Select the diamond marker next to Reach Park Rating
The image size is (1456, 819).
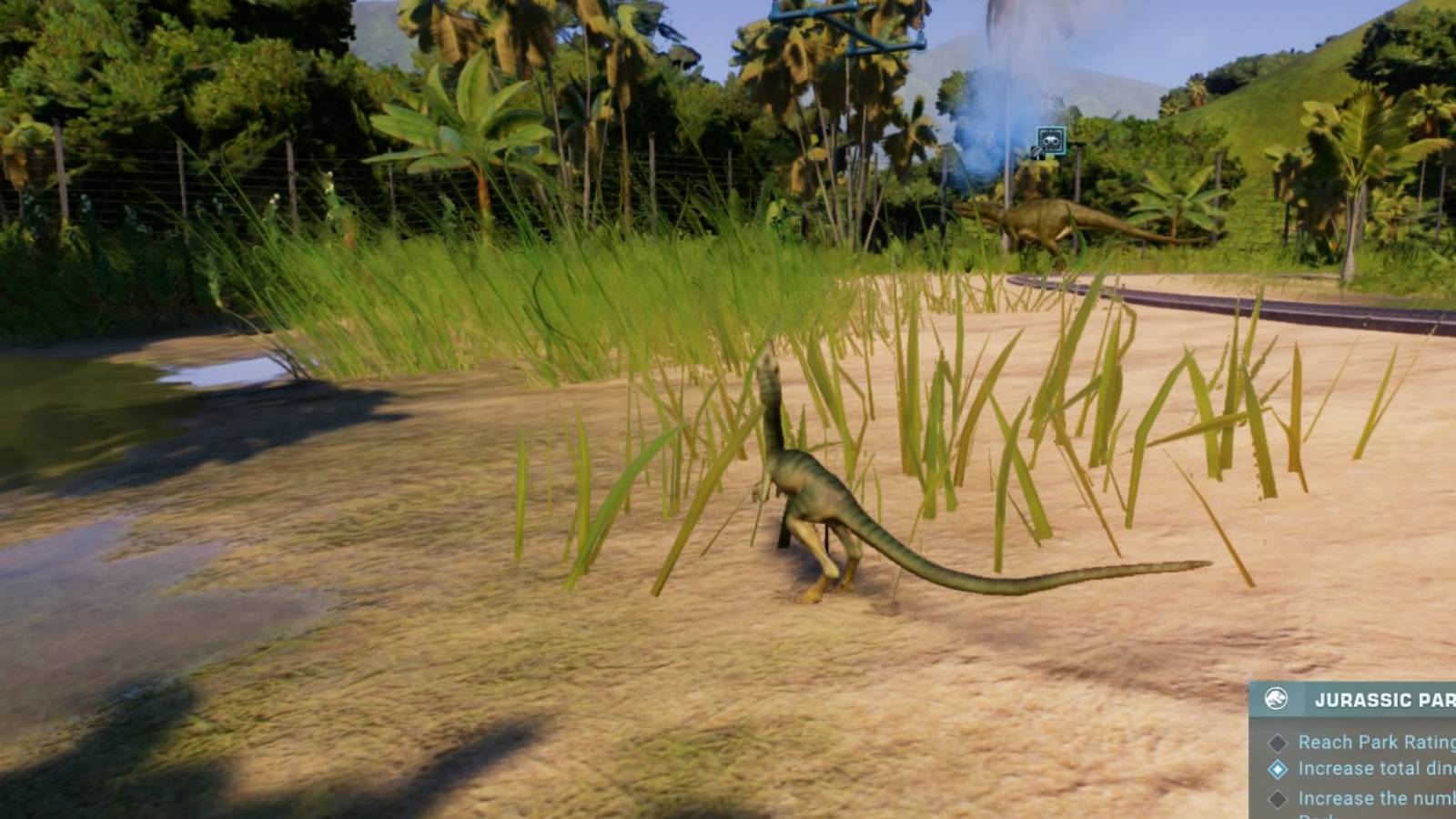(1277, 742)
